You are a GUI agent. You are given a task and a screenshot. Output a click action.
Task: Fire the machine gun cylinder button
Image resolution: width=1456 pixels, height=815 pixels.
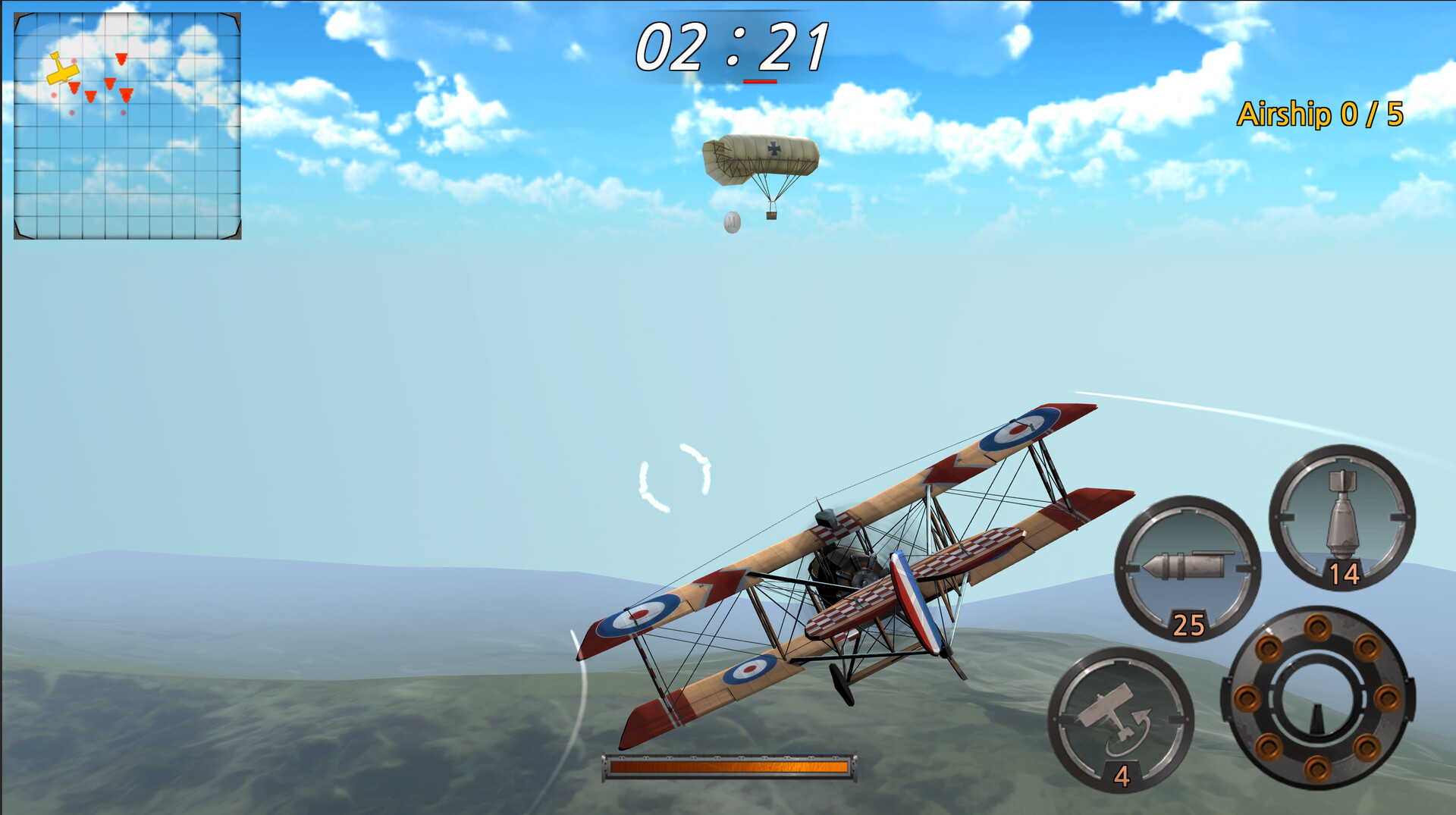[x=1318, y=697]
